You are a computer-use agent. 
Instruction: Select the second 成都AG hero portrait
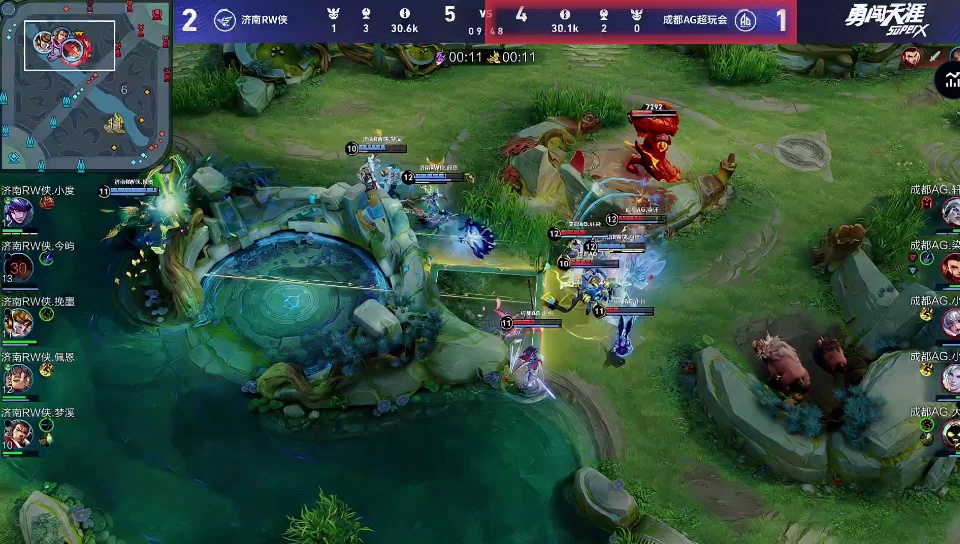(x=950, y=266)
